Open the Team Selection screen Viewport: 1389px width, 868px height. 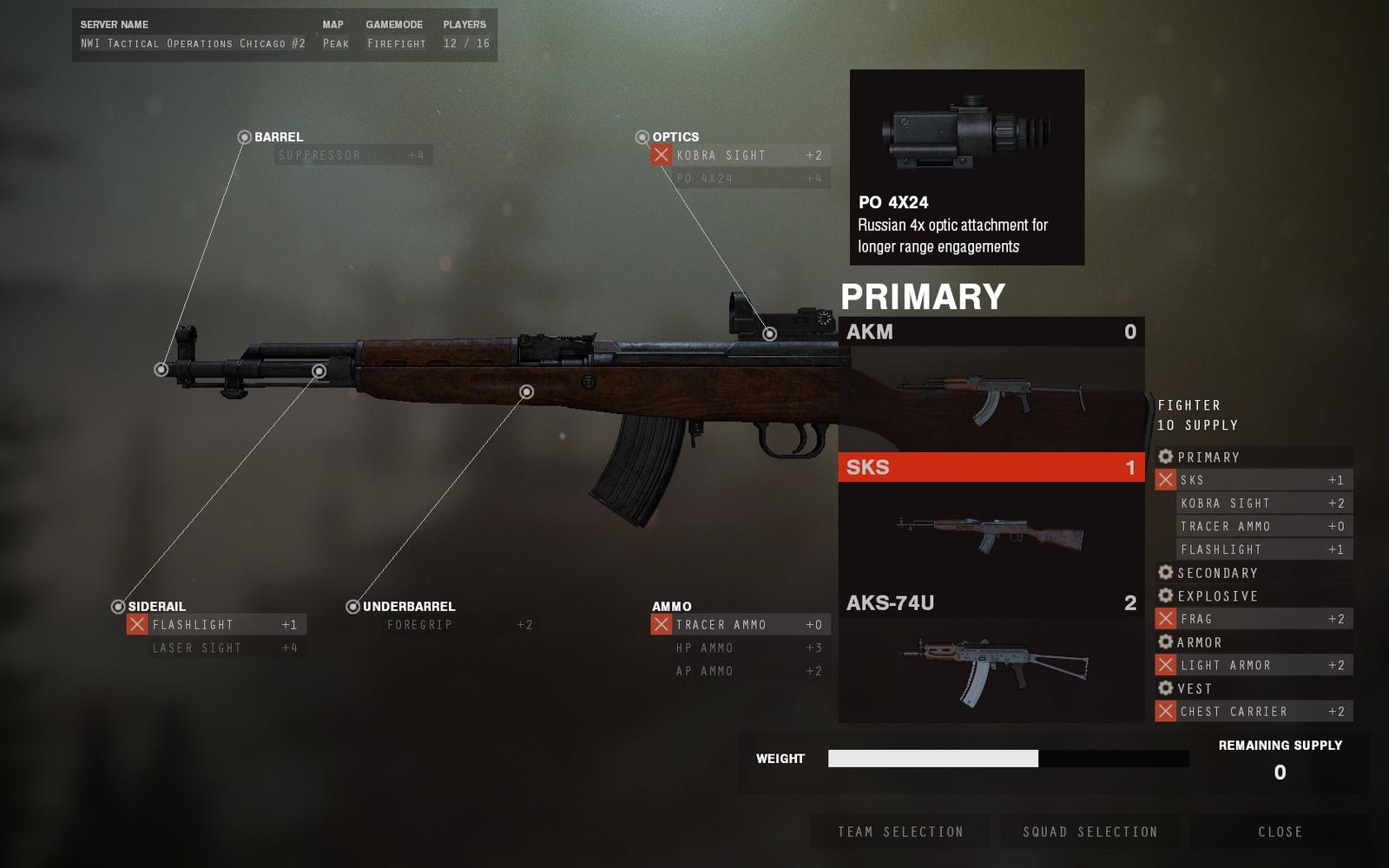coord(900,832)
